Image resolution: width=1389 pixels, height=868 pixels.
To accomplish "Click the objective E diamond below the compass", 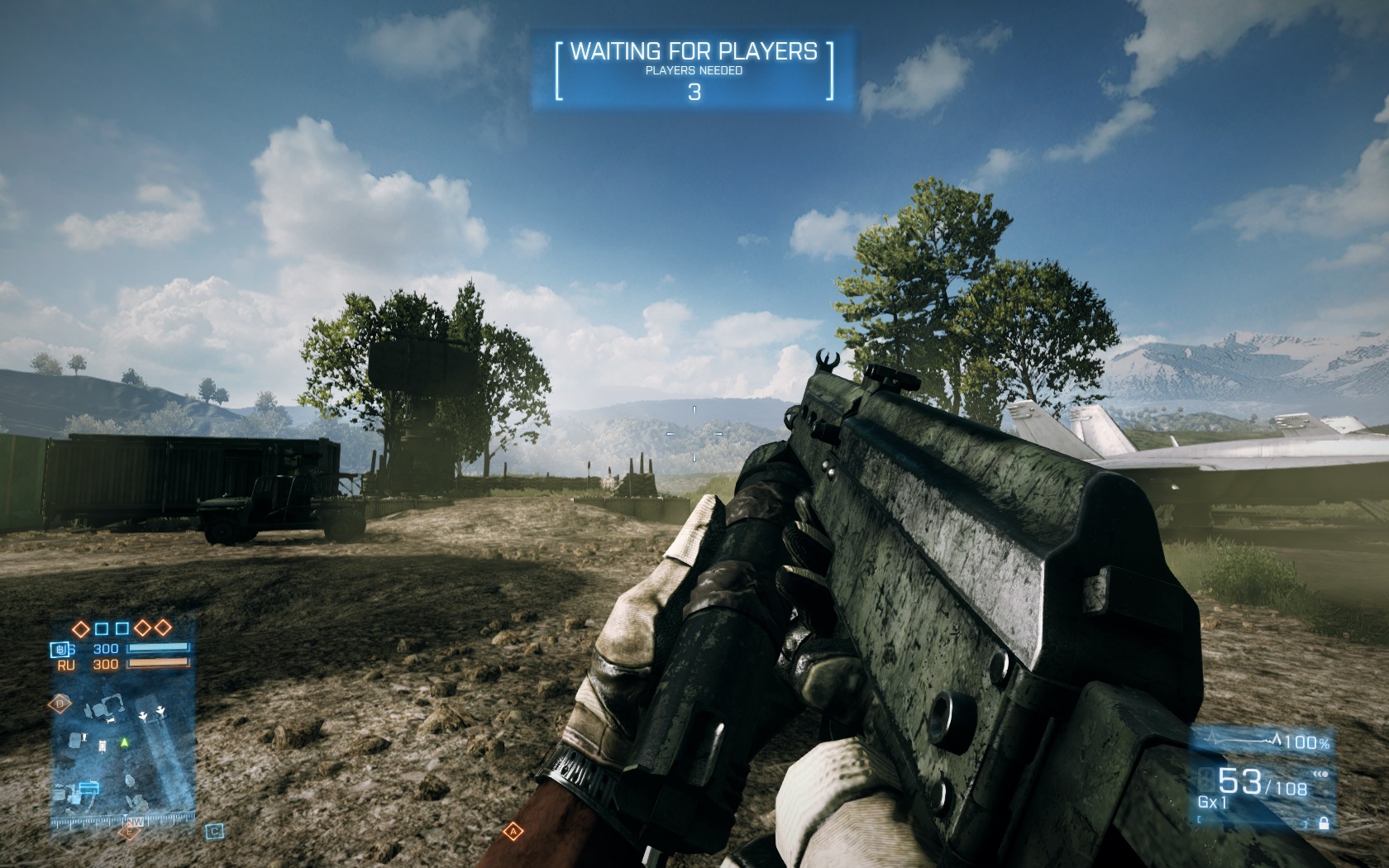I will [x=129, y=832].
